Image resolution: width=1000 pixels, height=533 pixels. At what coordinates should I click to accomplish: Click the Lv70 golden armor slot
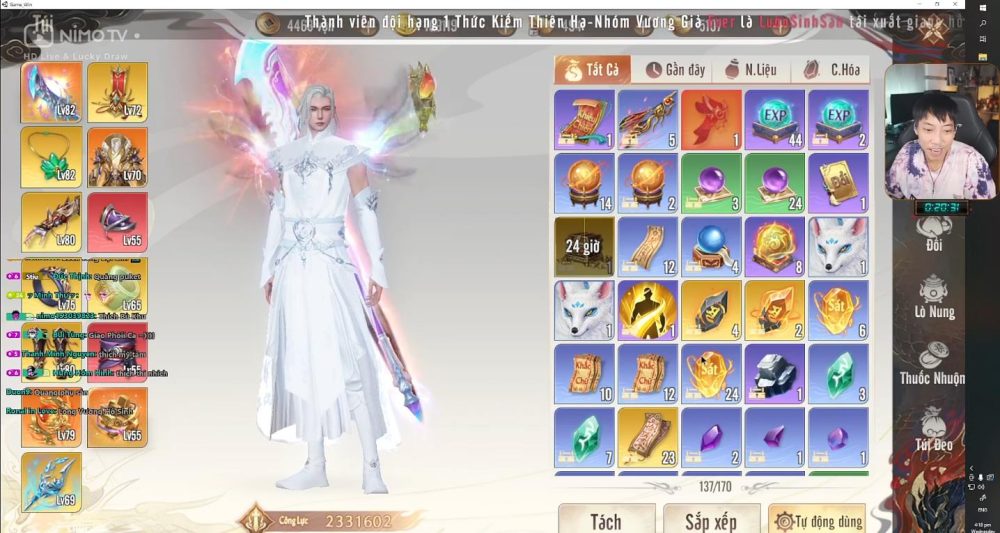117,157
